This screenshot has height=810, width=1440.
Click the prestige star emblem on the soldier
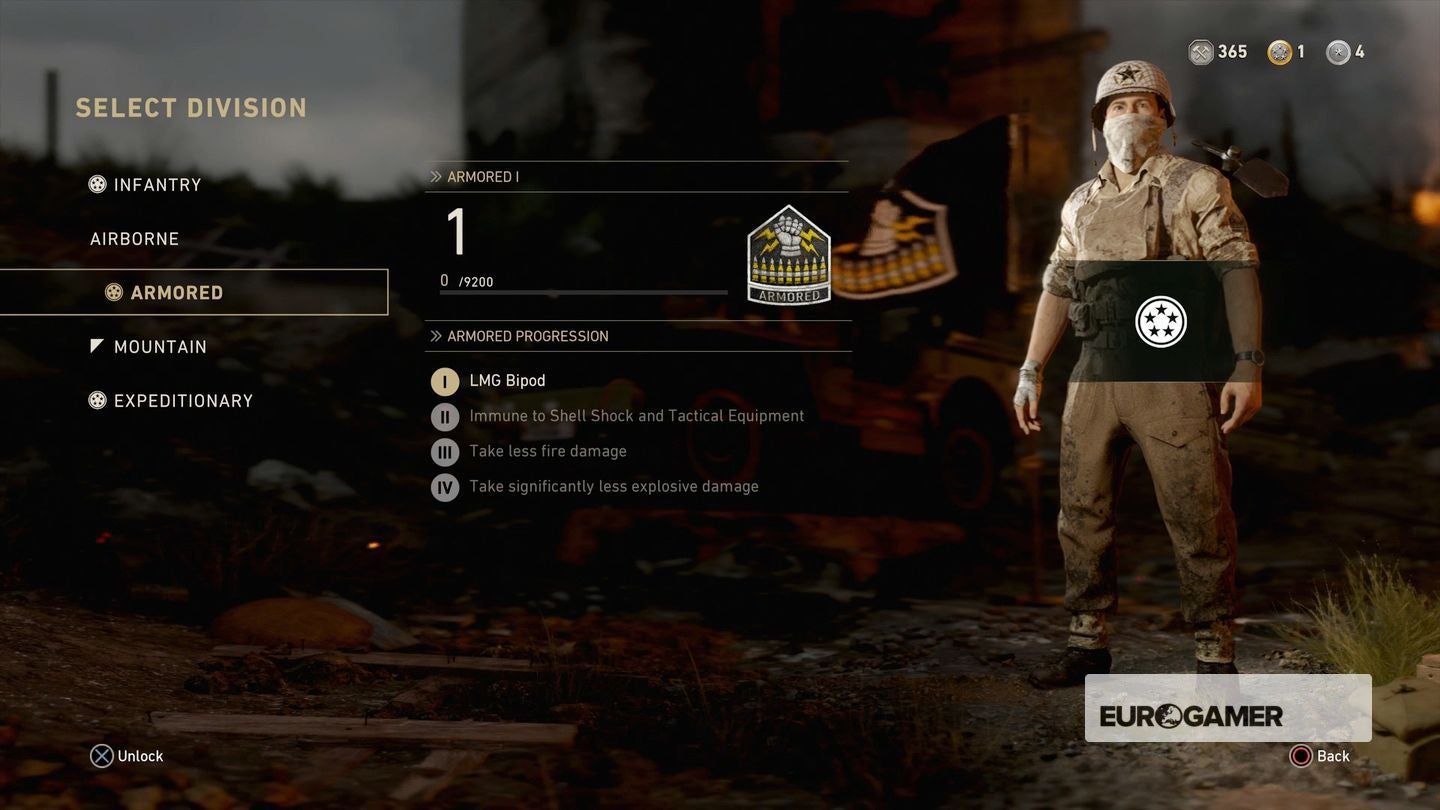(x=1160, y=321)
